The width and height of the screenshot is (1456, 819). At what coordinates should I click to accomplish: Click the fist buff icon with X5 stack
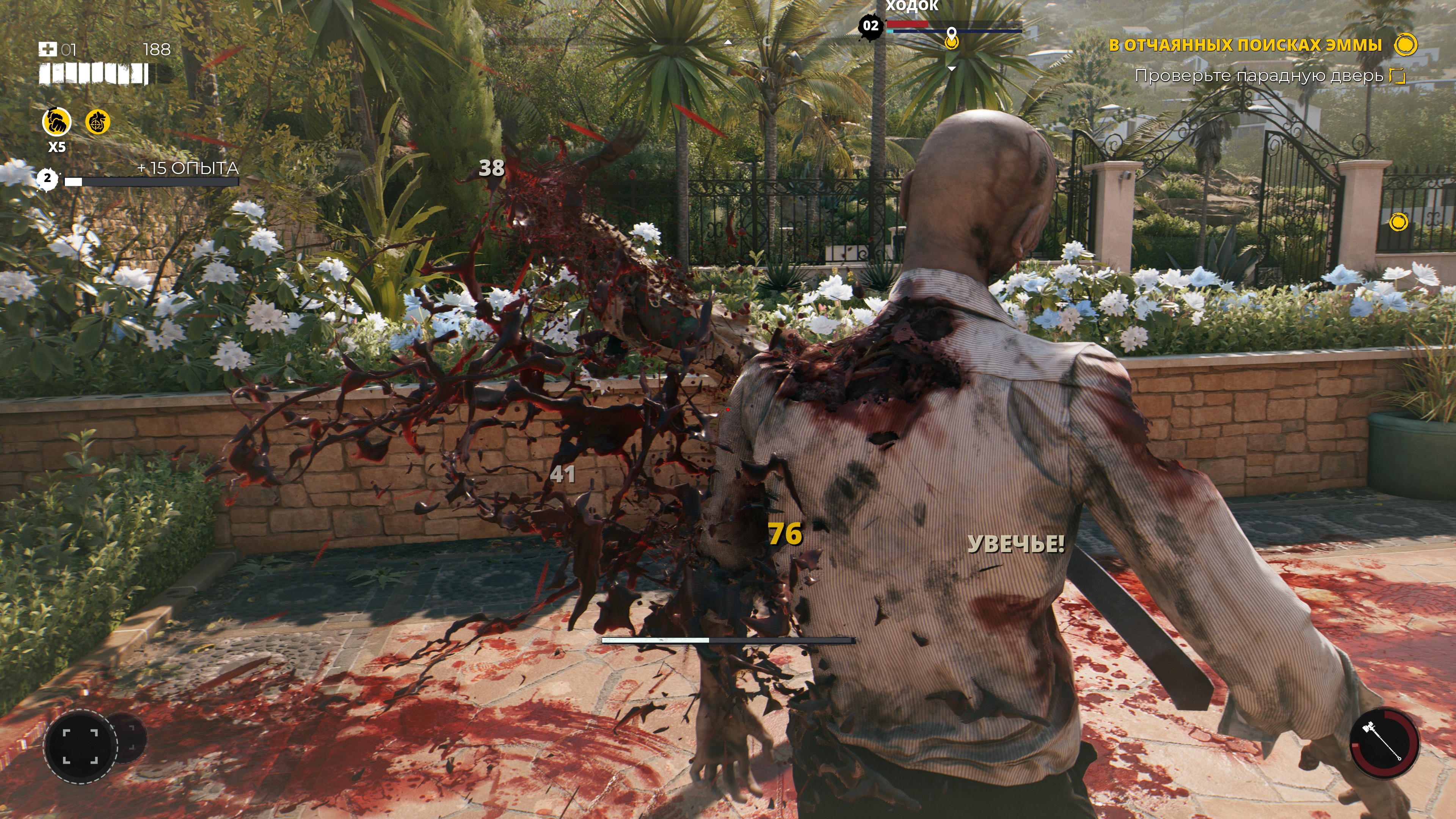point(57,121)
